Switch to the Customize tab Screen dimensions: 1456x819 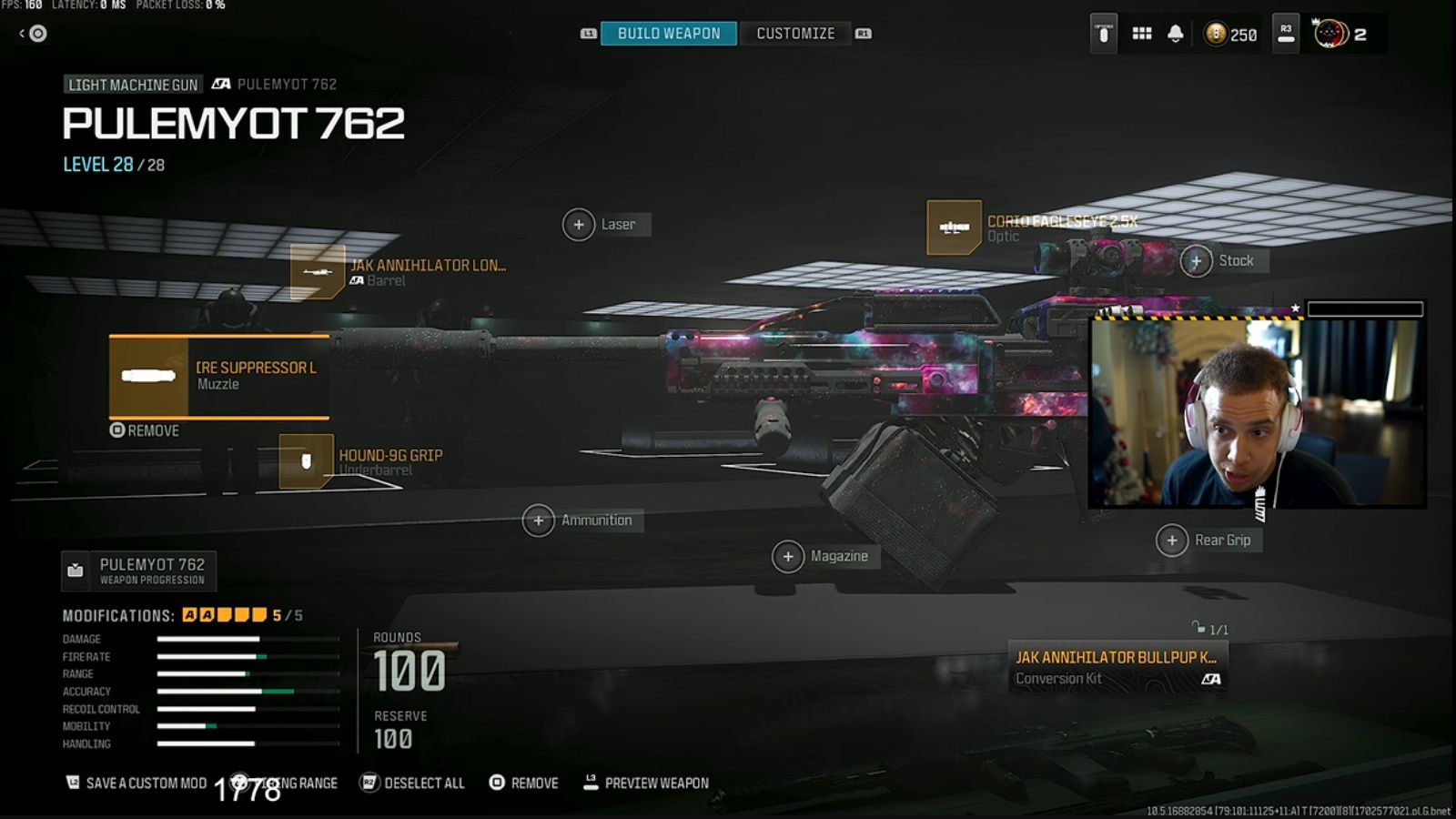tap(794, 33)
